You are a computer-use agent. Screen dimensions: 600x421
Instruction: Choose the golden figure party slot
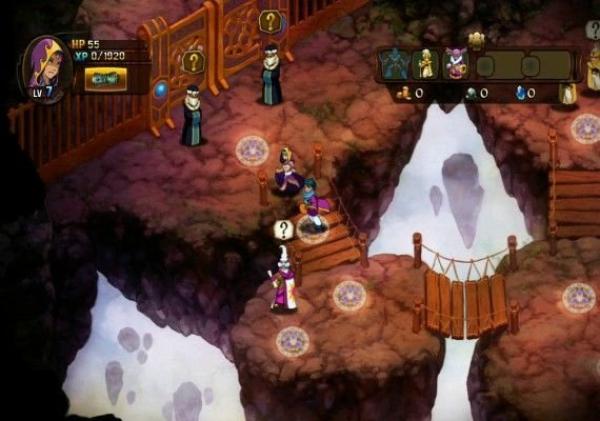coord(427,64)
